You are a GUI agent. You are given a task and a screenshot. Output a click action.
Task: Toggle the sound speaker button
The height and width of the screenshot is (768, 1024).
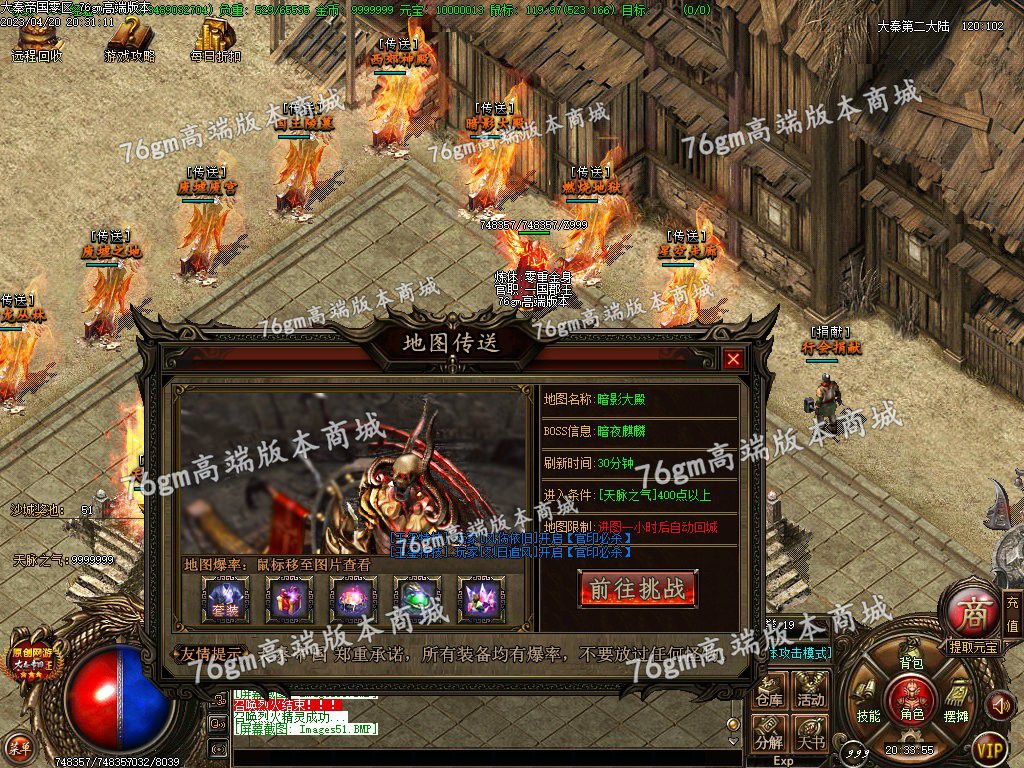pos(999,705)
